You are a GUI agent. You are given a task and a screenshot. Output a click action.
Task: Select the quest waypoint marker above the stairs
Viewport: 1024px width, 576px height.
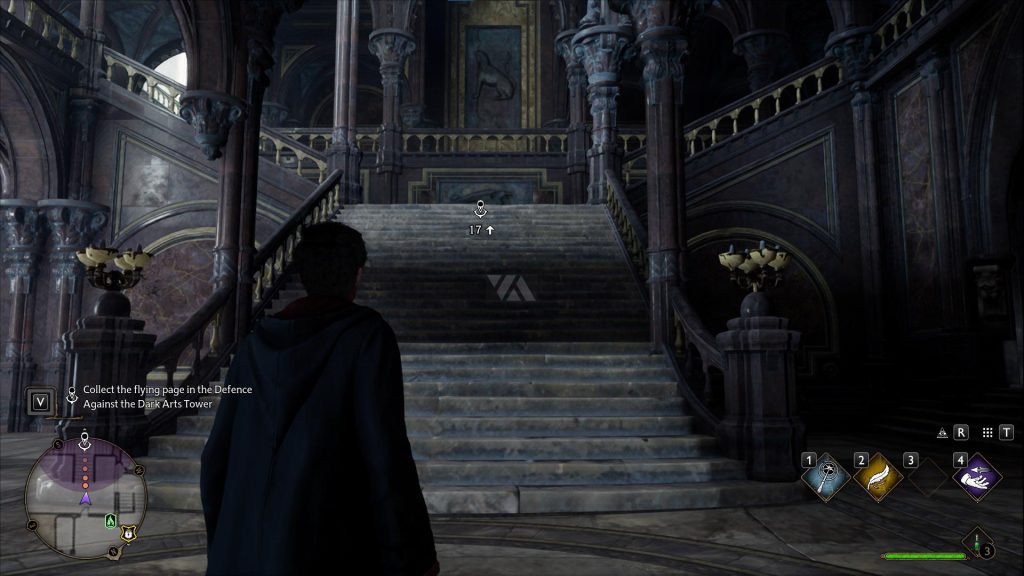[481, 210]
